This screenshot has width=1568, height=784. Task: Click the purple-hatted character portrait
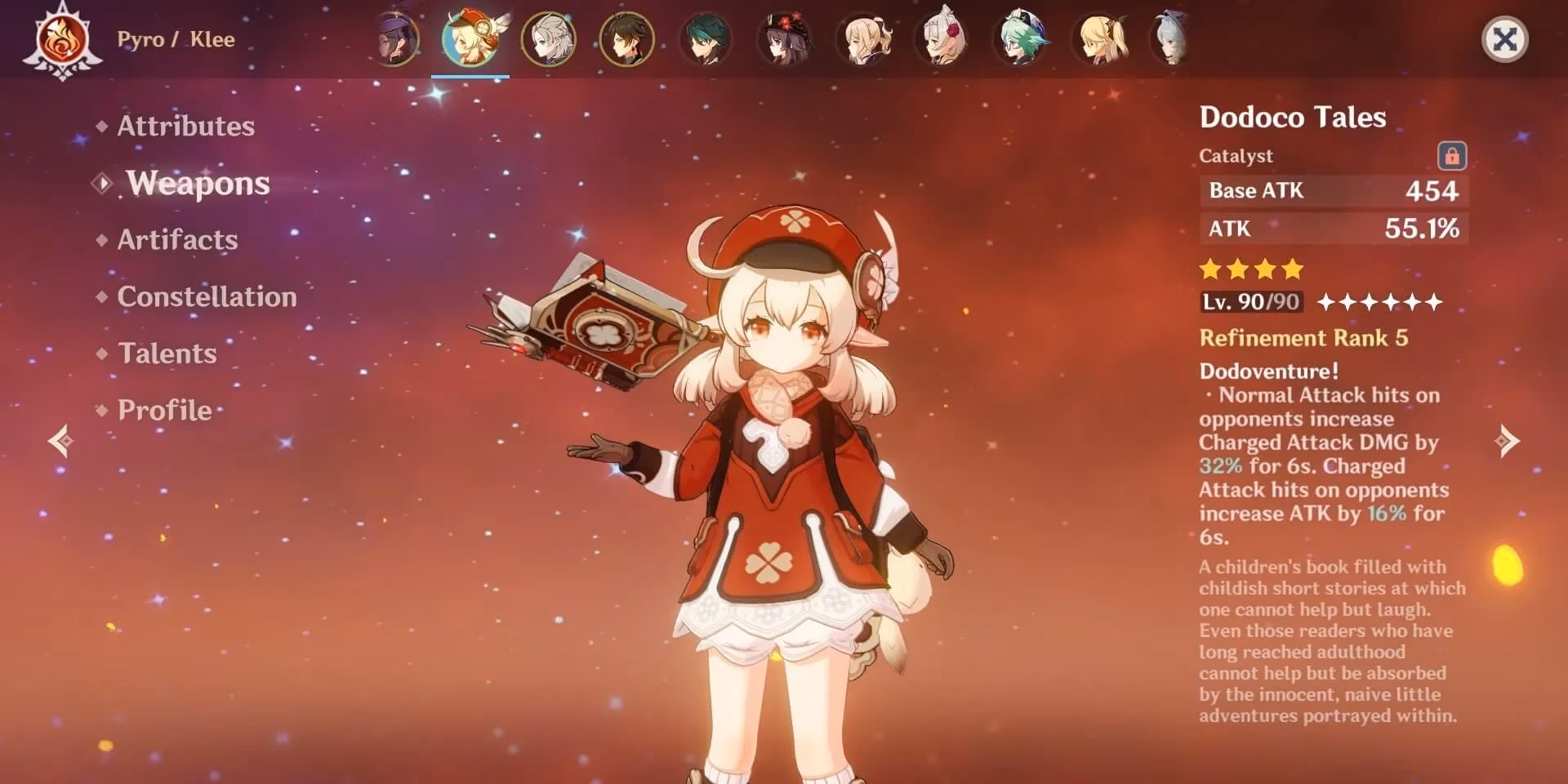click(395, 39)
